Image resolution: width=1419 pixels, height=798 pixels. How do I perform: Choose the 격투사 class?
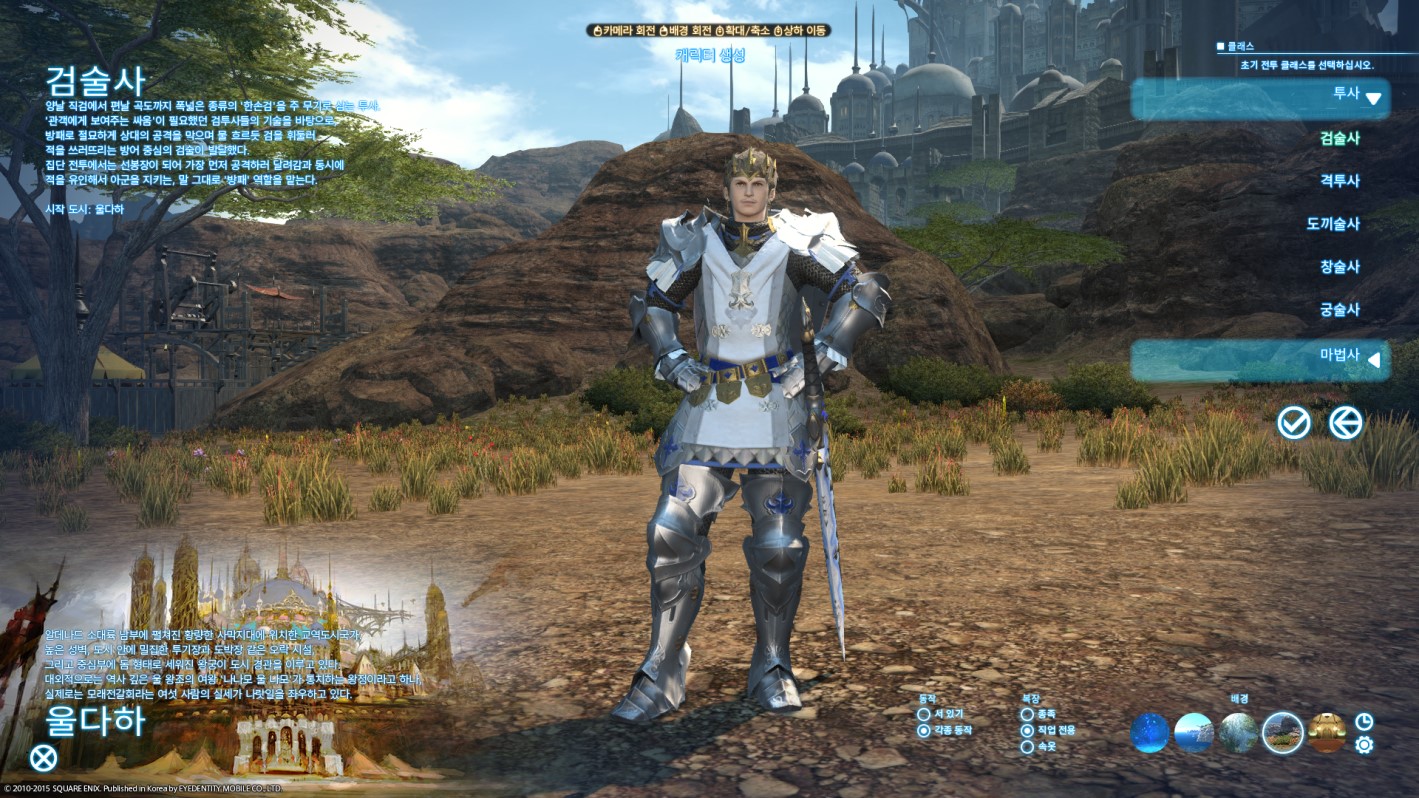[1339, 181]
